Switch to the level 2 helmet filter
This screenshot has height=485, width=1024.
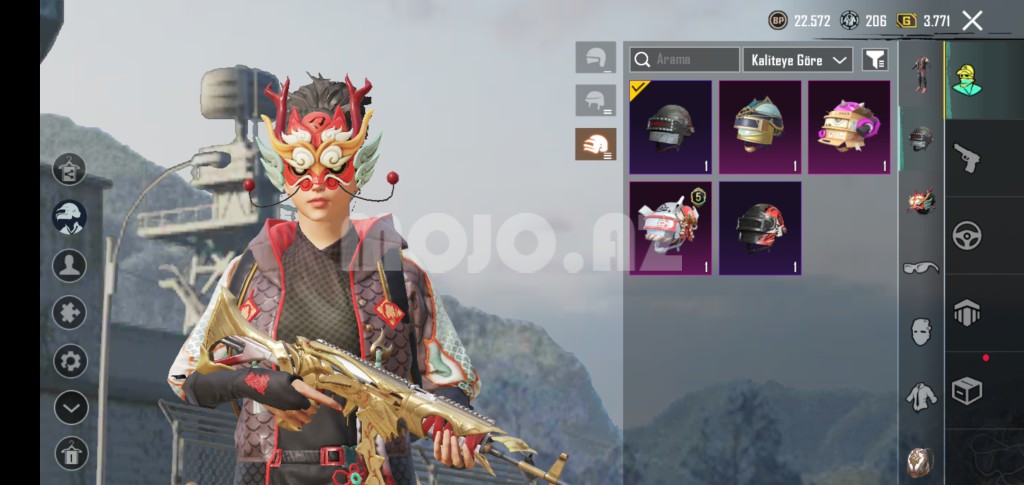[596, 100]
